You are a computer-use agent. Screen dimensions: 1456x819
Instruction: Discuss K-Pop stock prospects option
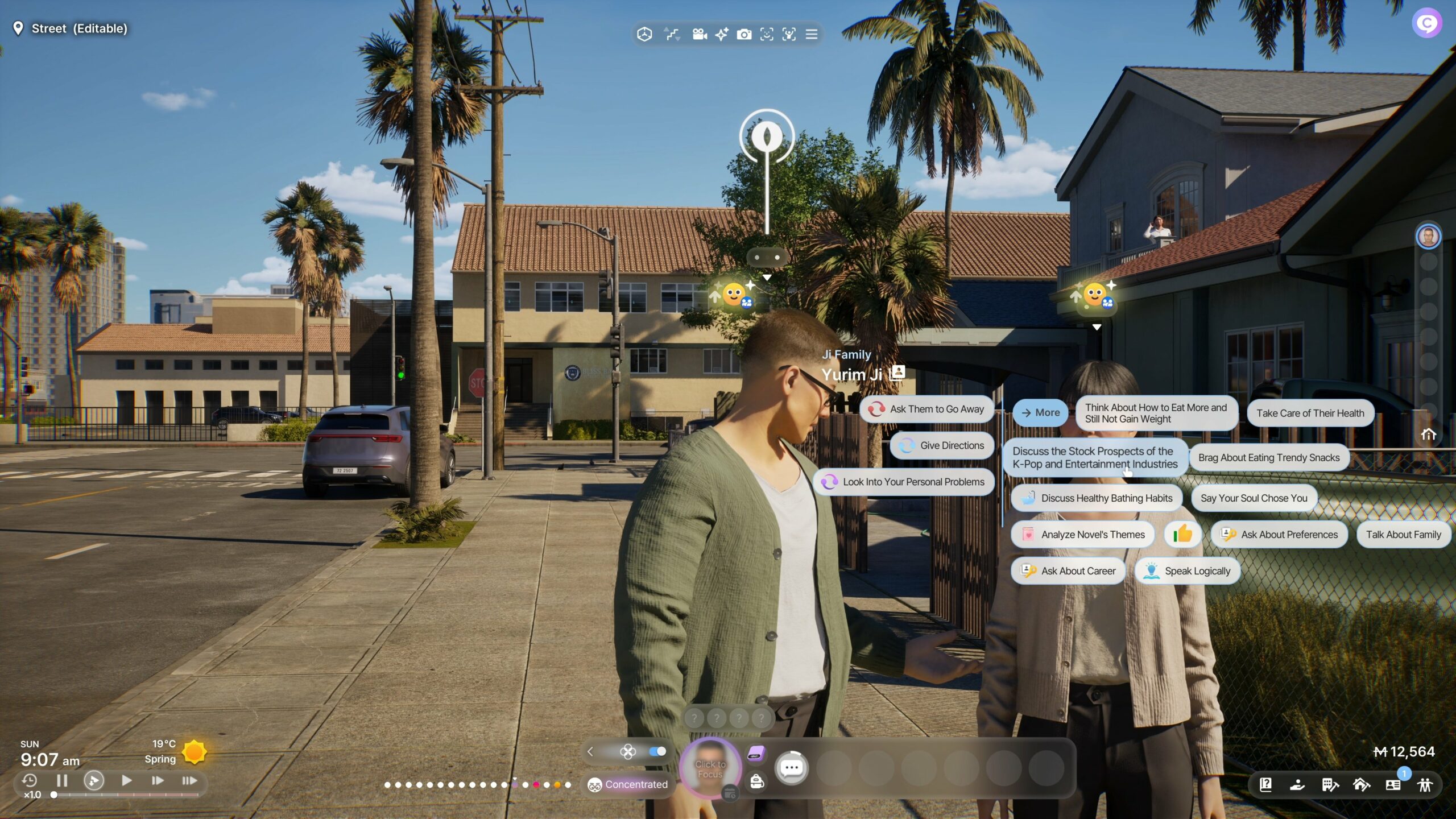pos(1094,457)
